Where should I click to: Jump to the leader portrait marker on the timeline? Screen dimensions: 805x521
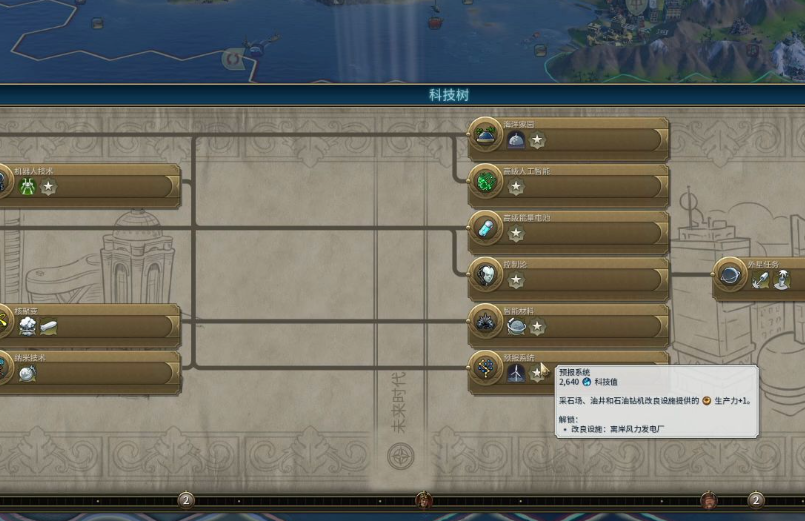click(423, 498)
